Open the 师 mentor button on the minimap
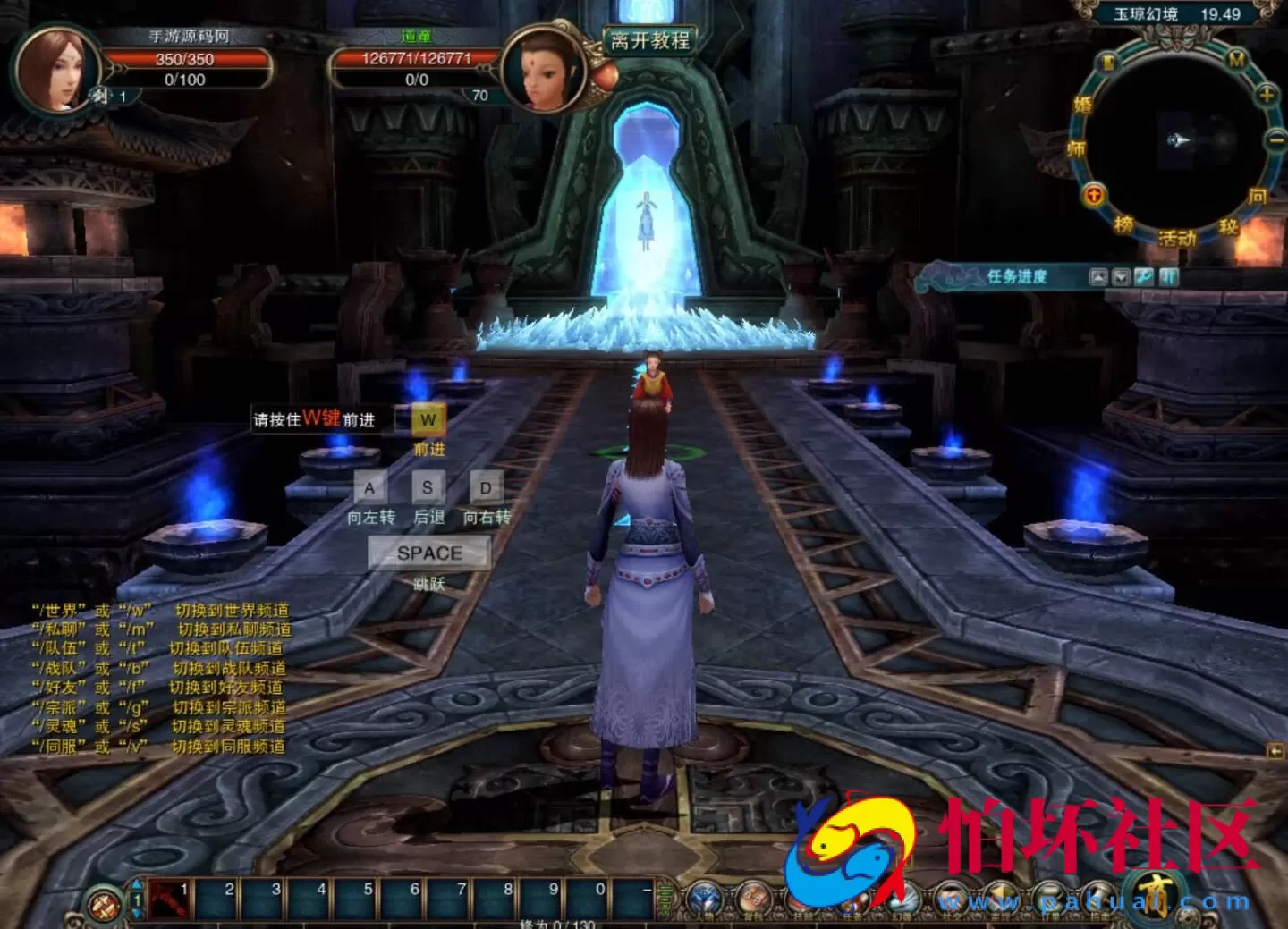This screenshot has width=1288, height=929. 1076,148
